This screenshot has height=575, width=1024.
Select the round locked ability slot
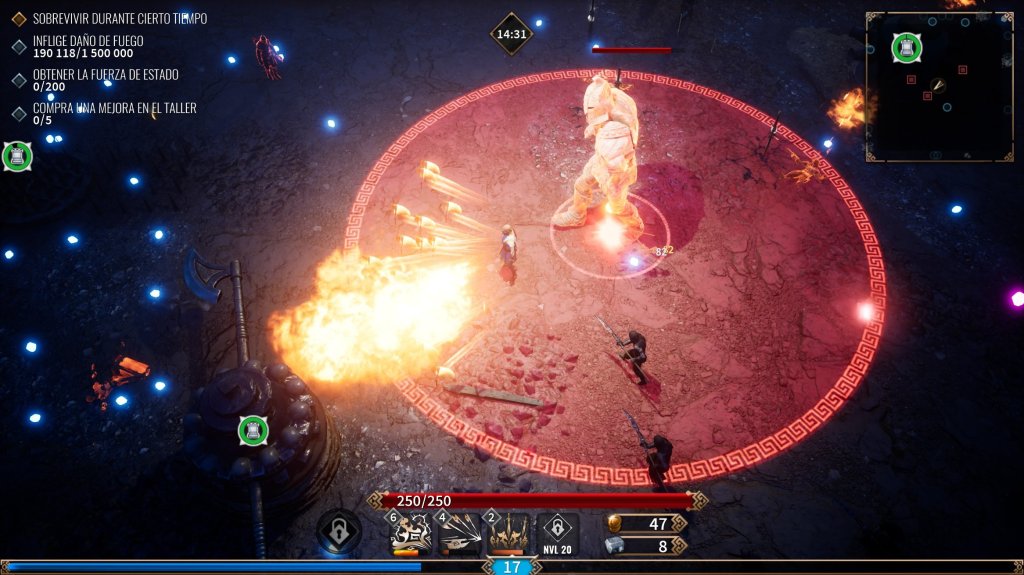coord(339,531)
